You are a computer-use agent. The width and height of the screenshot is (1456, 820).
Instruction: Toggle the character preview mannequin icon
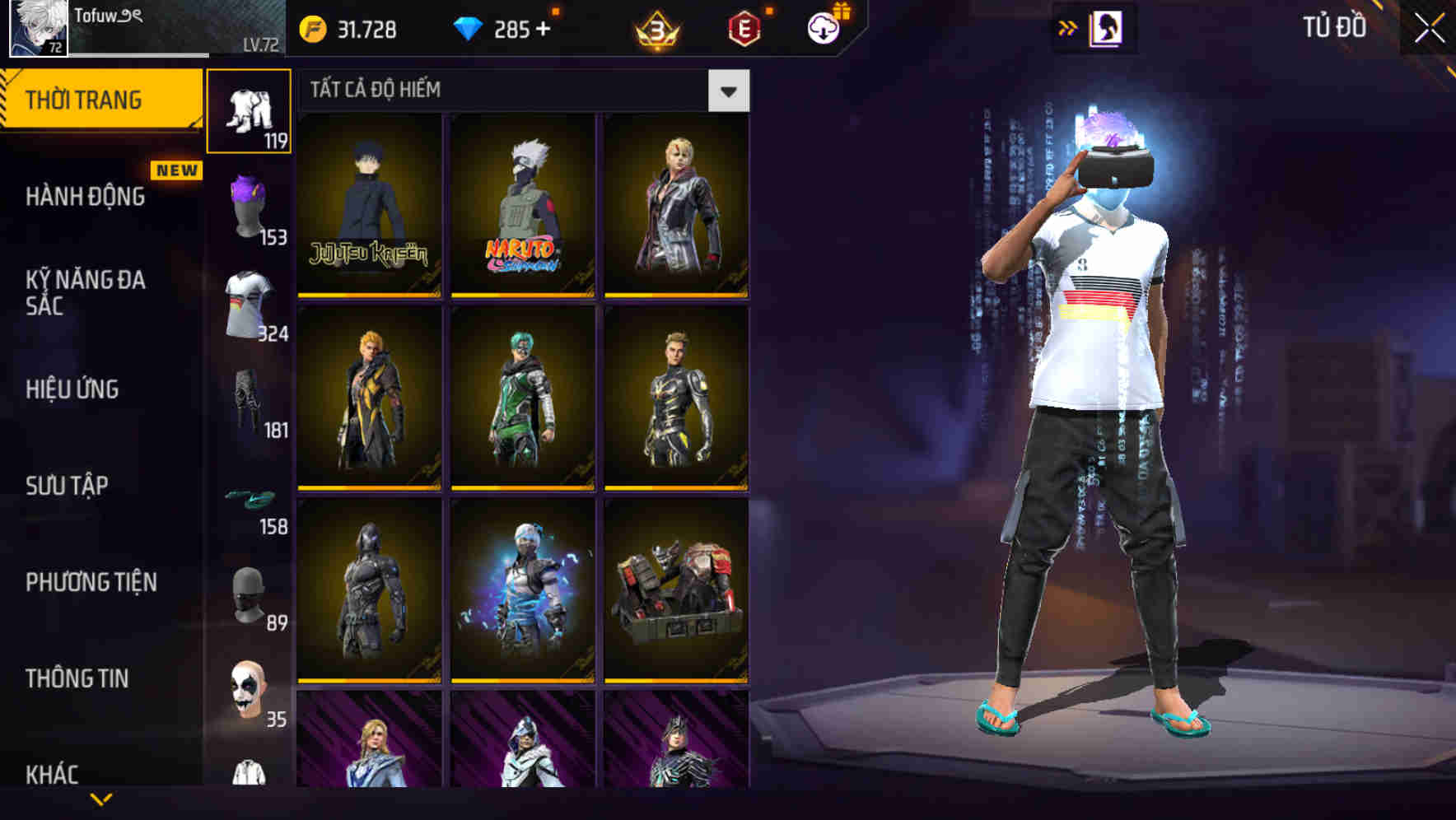1107,27
